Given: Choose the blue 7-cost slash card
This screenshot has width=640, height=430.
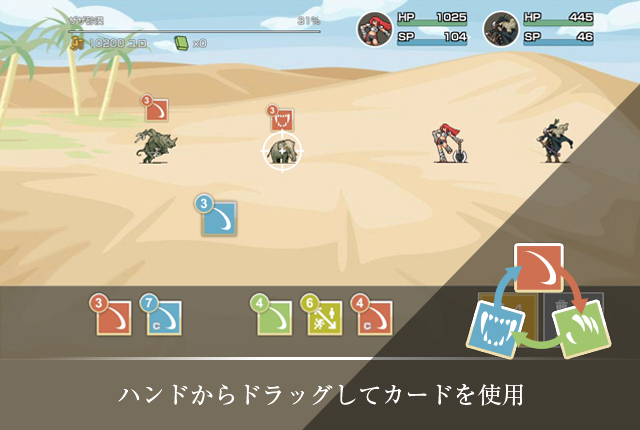Looking at the screenshot, I should (x=163, y=316).
